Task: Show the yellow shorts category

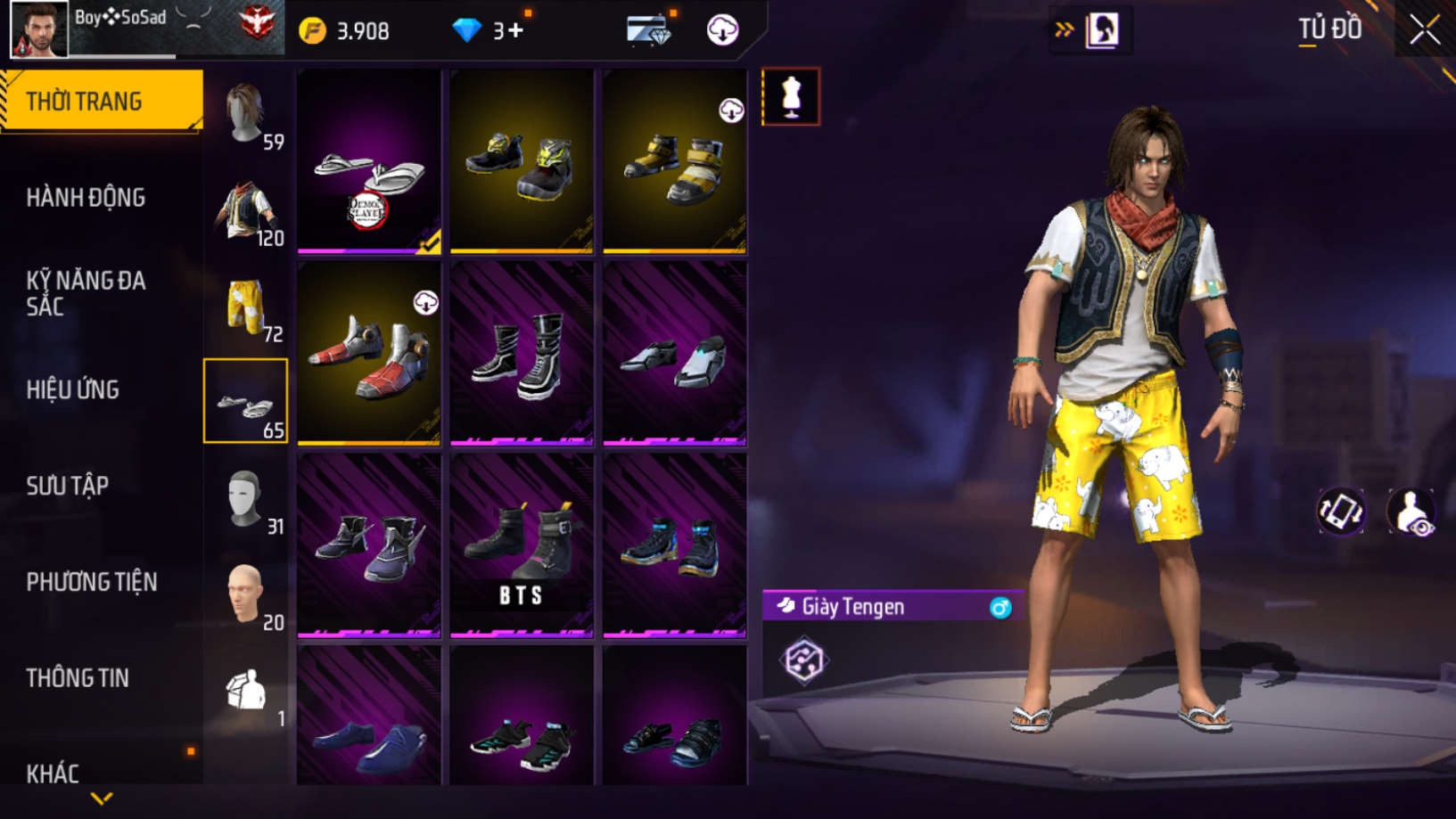Action: 246,307
